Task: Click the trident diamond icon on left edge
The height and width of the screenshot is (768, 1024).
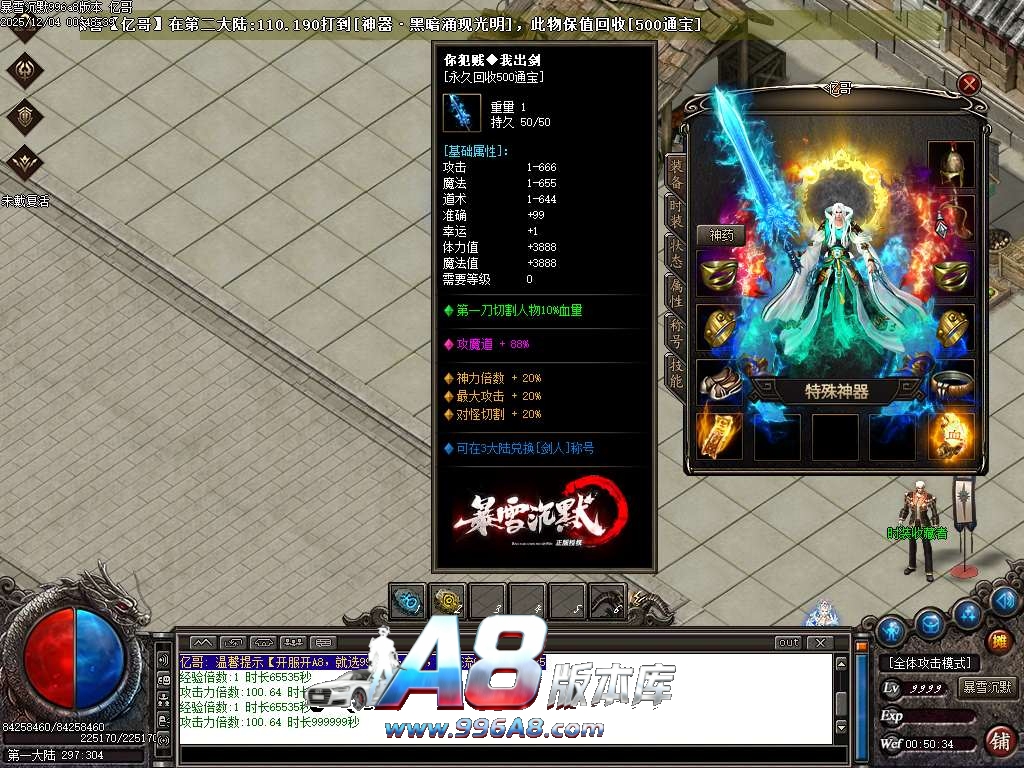Action: (25, 71)
